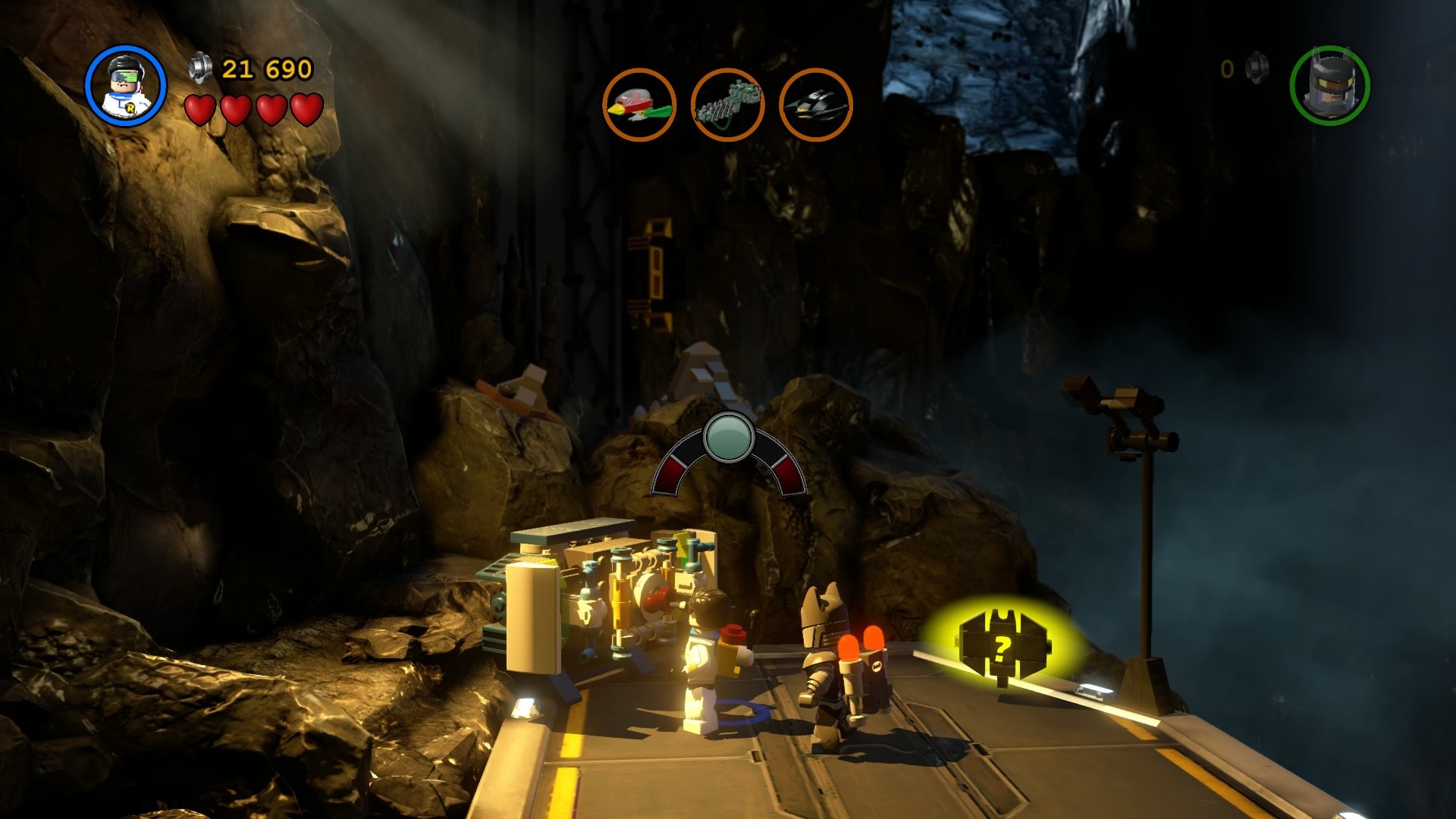Click the first heart in Robin's health bar
Image resolution: width=1456 pixels, height=819 pixels.
coord(199,108)
